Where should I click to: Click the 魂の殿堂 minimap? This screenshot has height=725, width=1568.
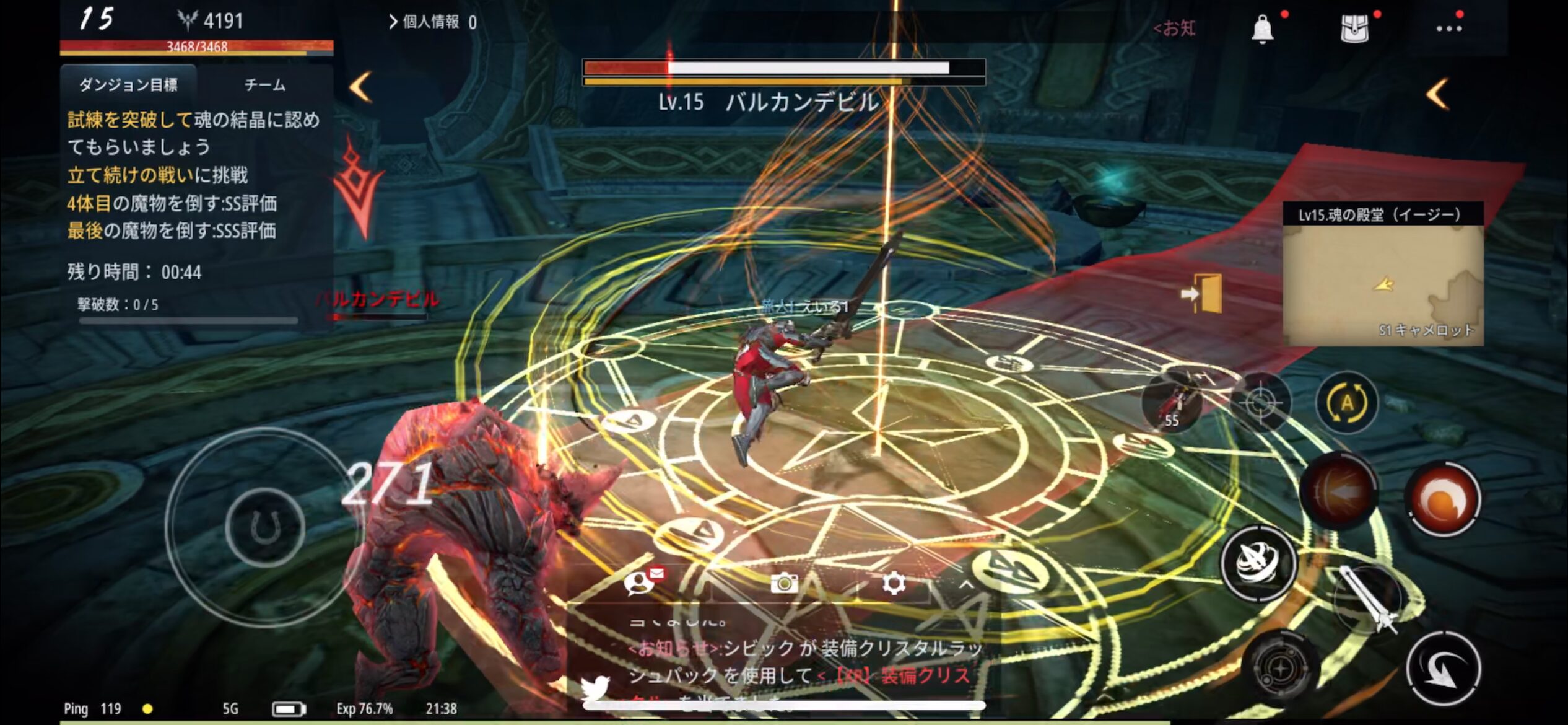pos(1383,284)
